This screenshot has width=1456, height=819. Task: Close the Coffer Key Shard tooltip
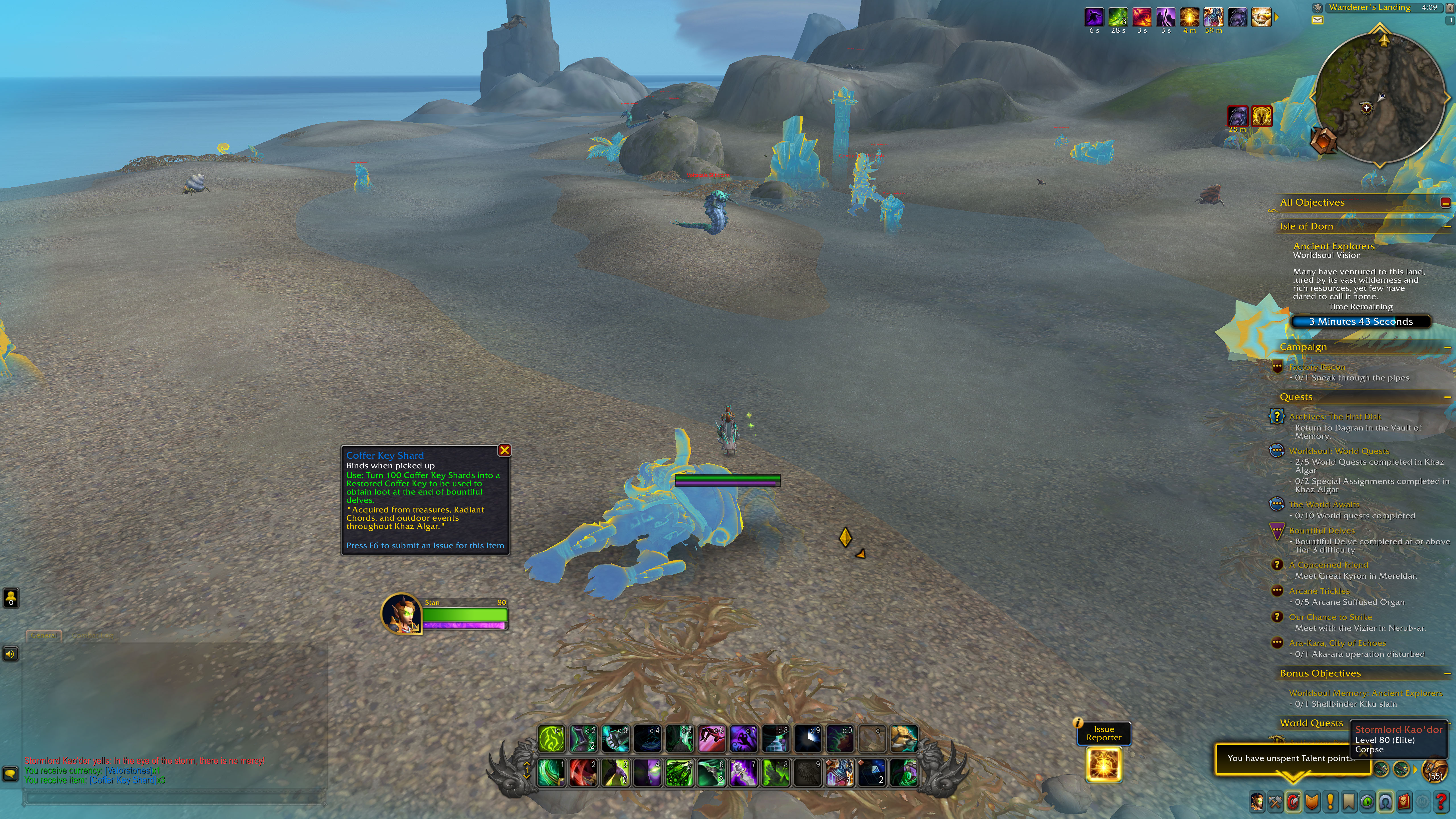pyautogui.click(x=505, y=450)
